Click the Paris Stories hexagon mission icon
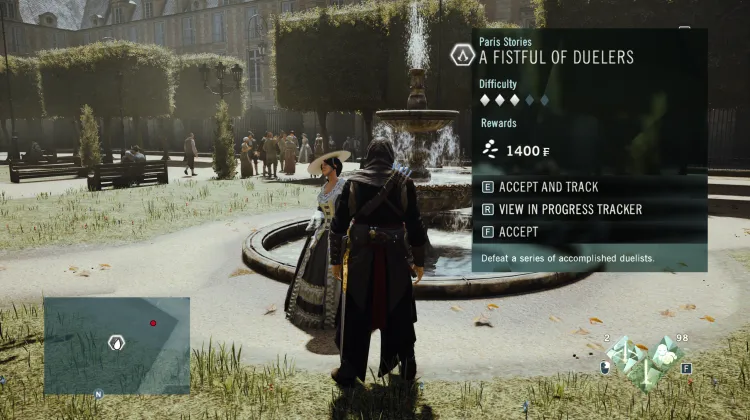Image resolution: width=750 pixels, height=420 pixels. coord(462,54)
